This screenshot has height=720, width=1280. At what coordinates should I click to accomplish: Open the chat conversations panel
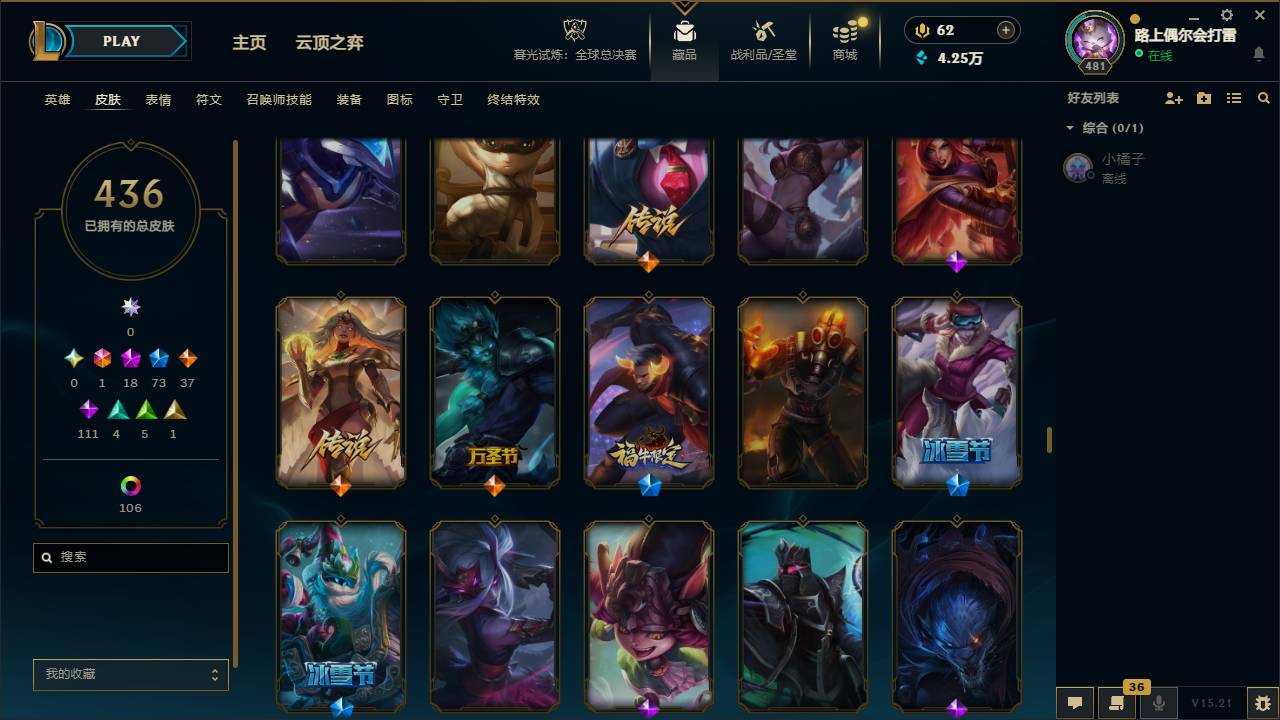[1074, 703]
